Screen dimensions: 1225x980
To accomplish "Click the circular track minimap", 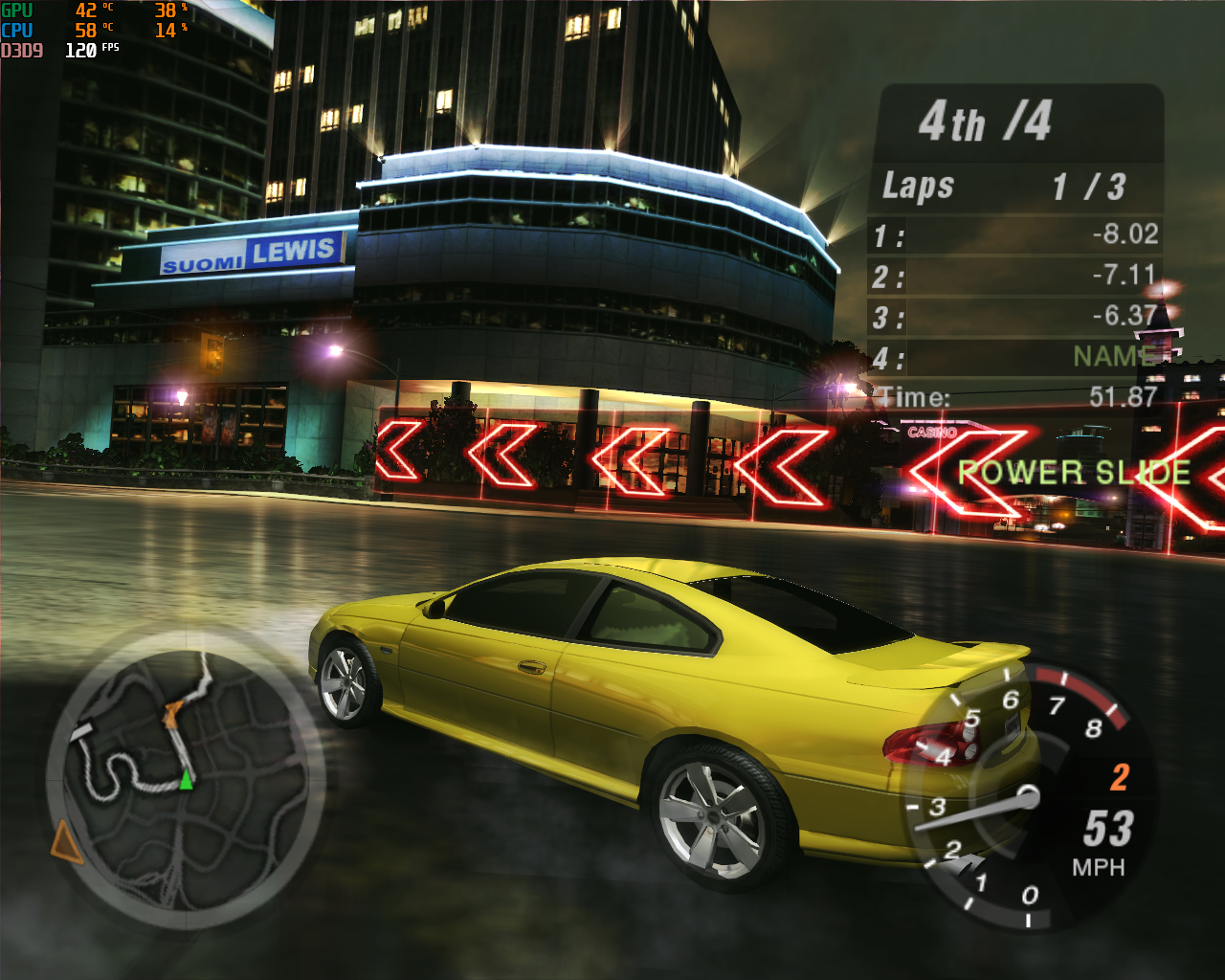I will pos(186,777).
